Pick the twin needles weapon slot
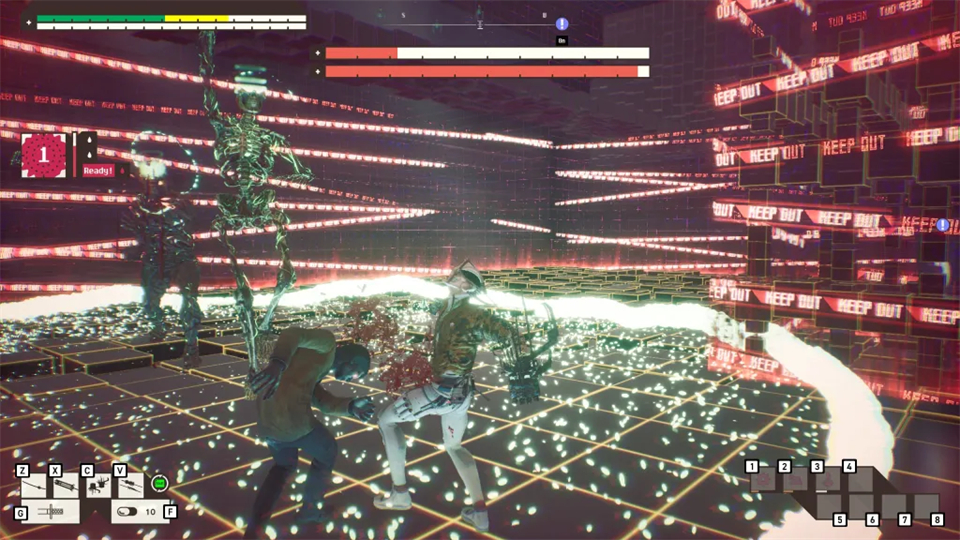The image size is (960, 540). click(130, 487)
